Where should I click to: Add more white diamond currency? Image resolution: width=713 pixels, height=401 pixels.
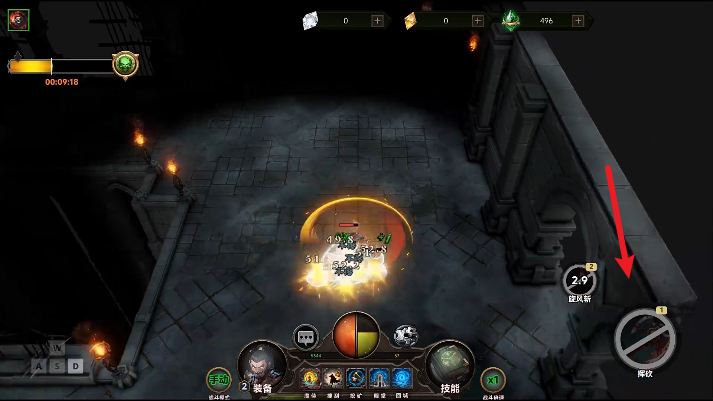(377, 20)
